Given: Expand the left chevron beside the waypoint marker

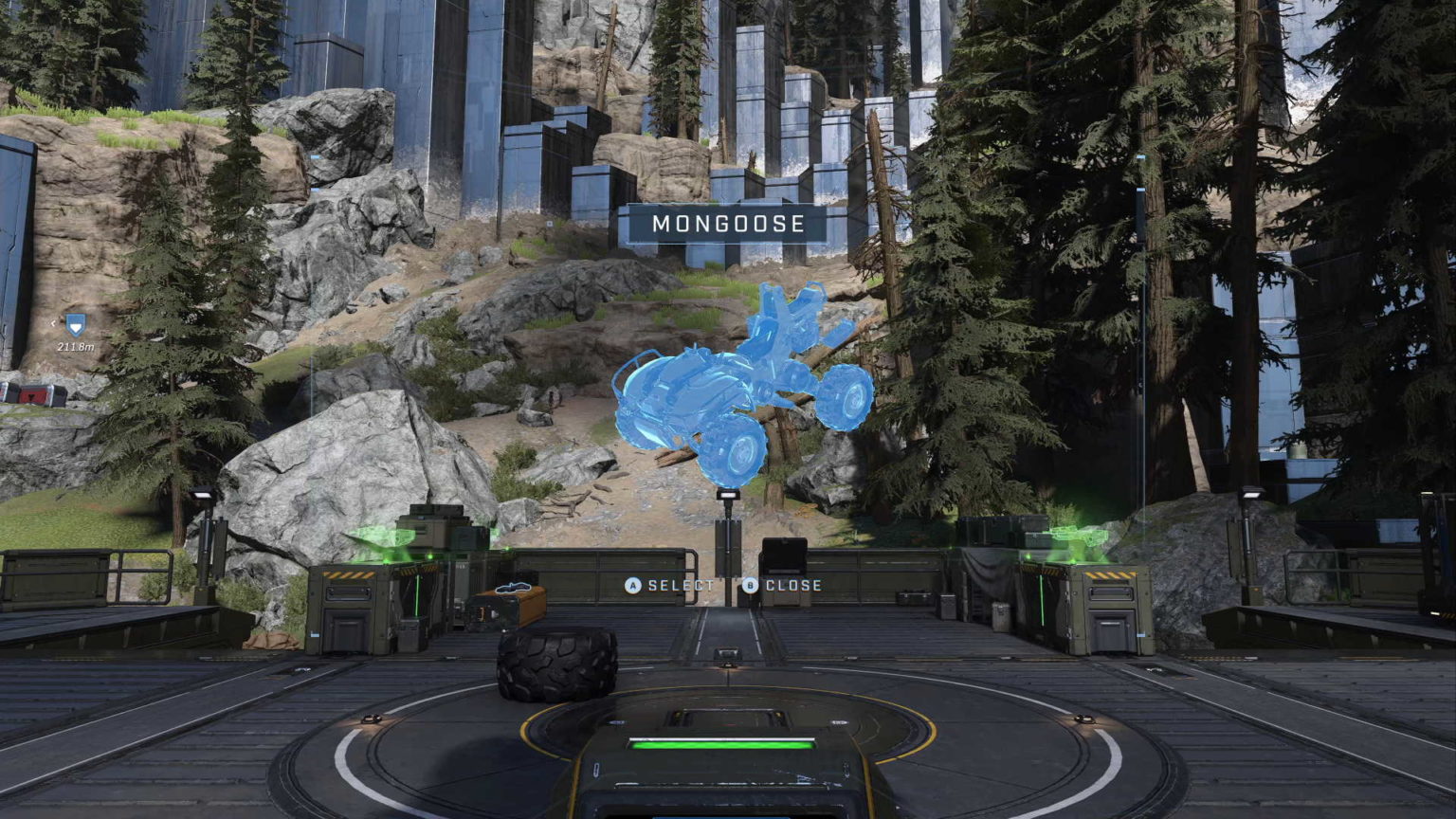Looking at the screenshot, I should click(x=52, y=322).
